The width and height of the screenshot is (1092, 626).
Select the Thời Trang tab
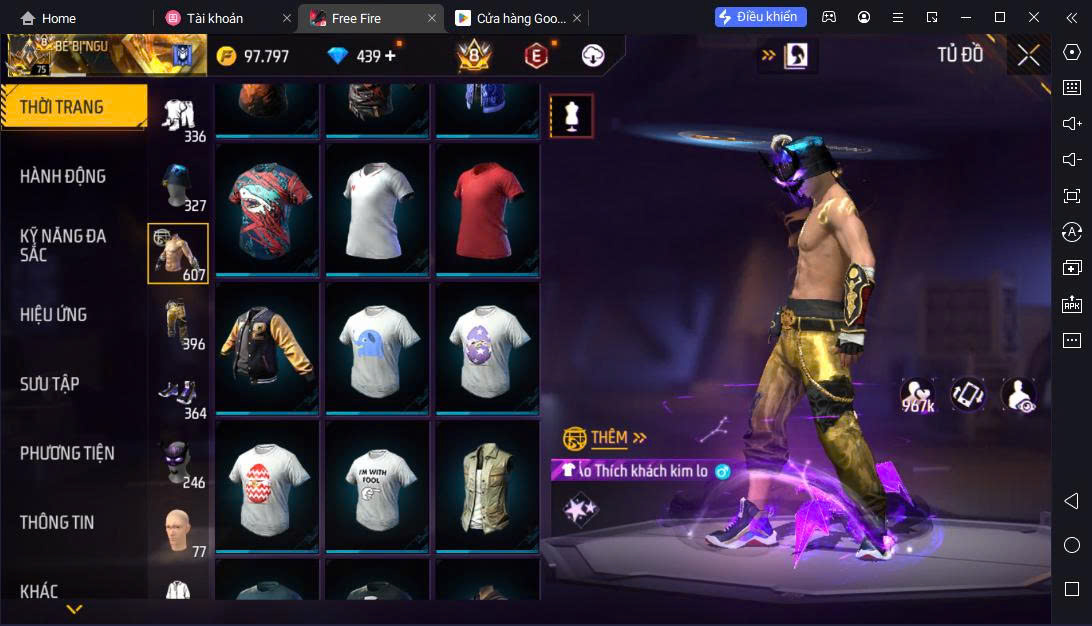pyautogui.click(x=62, y=107)
